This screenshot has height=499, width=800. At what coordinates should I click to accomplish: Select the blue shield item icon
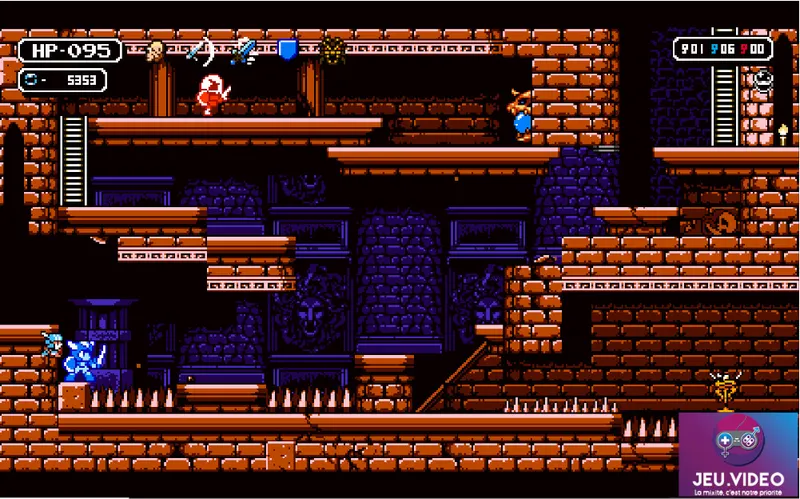point(288,50)
